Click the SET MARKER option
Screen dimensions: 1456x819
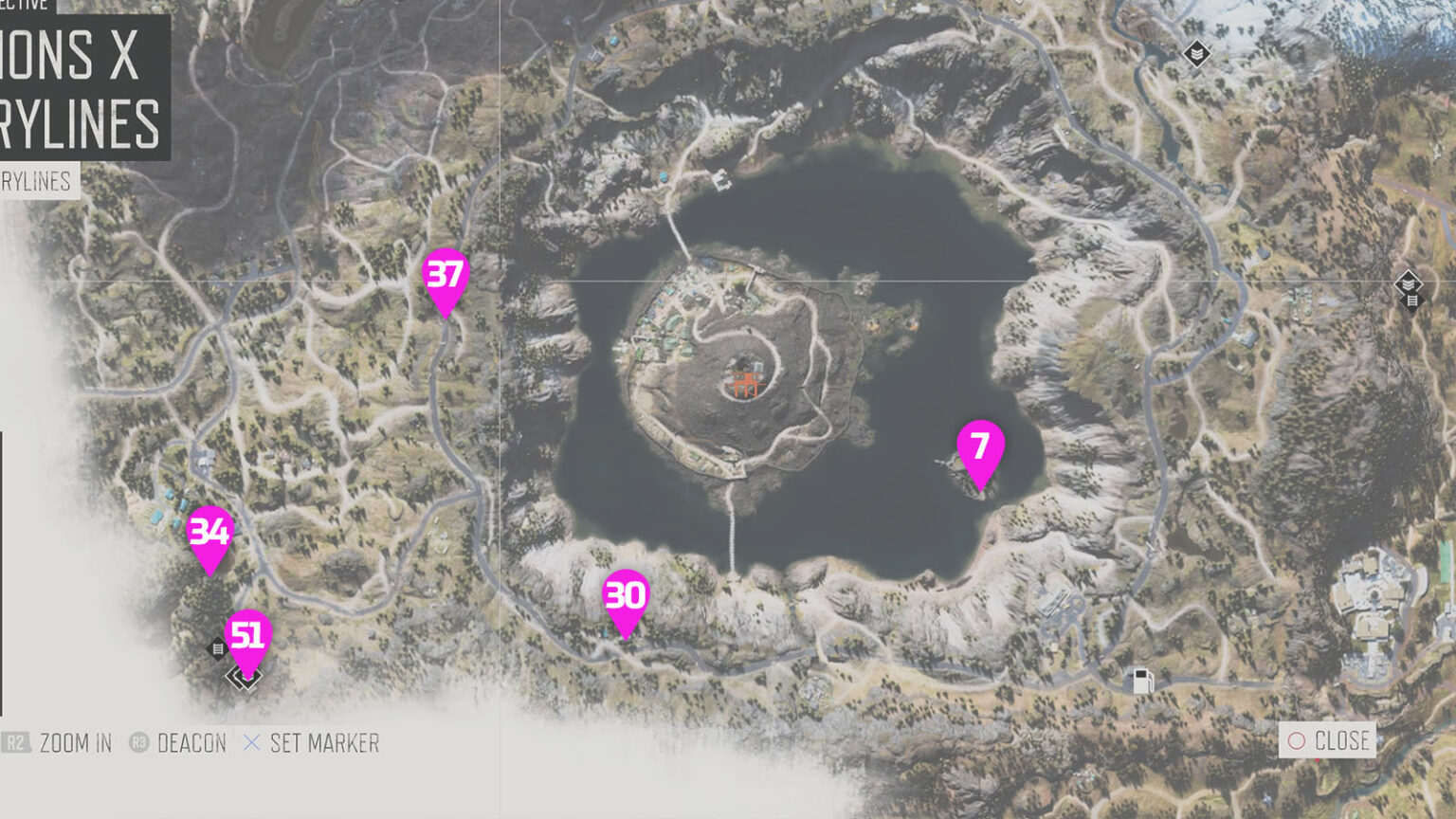click(x=324, y=743)
